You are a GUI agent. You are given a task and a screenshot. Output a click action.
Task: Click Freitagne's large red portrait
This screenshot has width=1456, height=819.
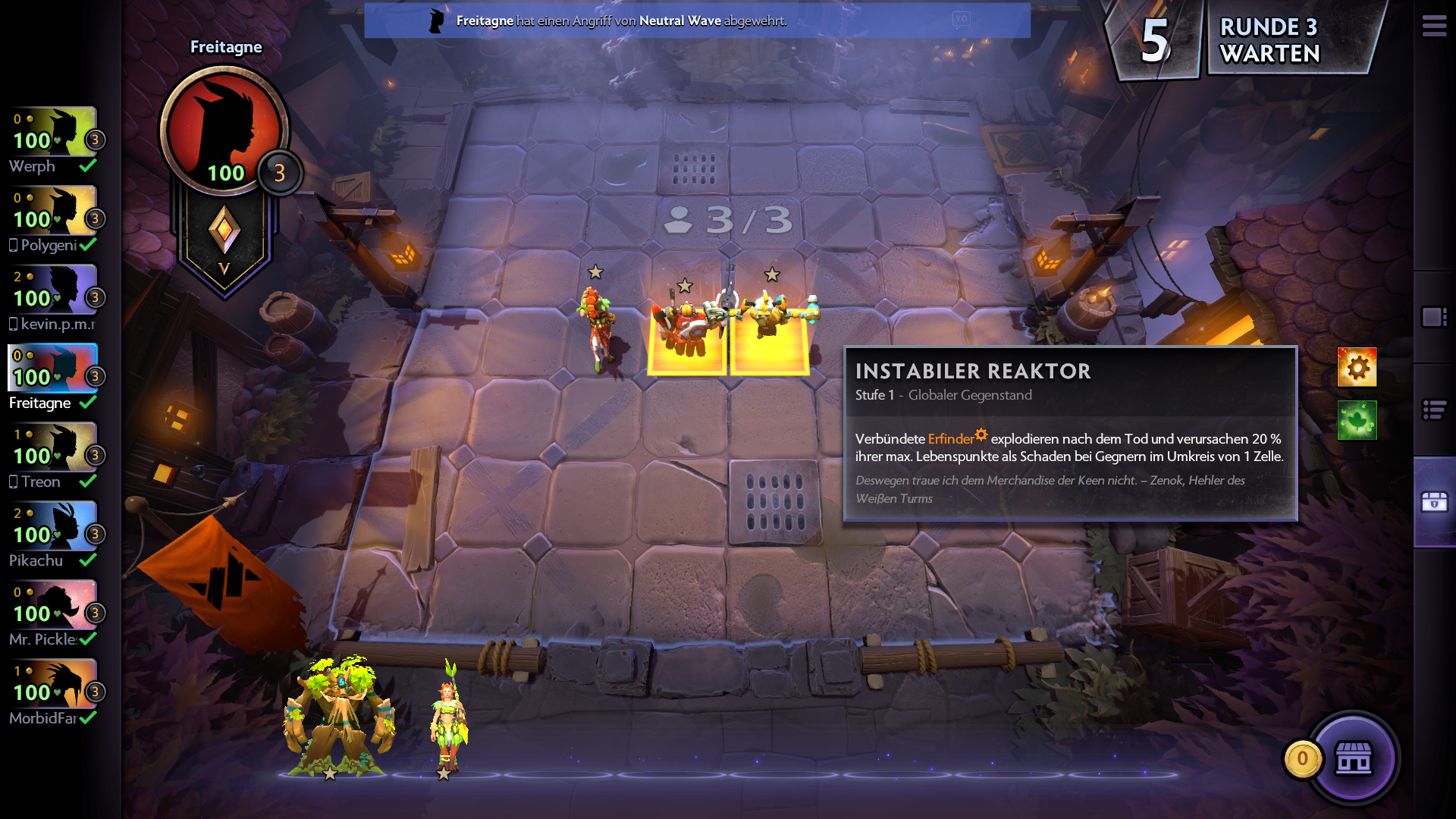point(224,129)
